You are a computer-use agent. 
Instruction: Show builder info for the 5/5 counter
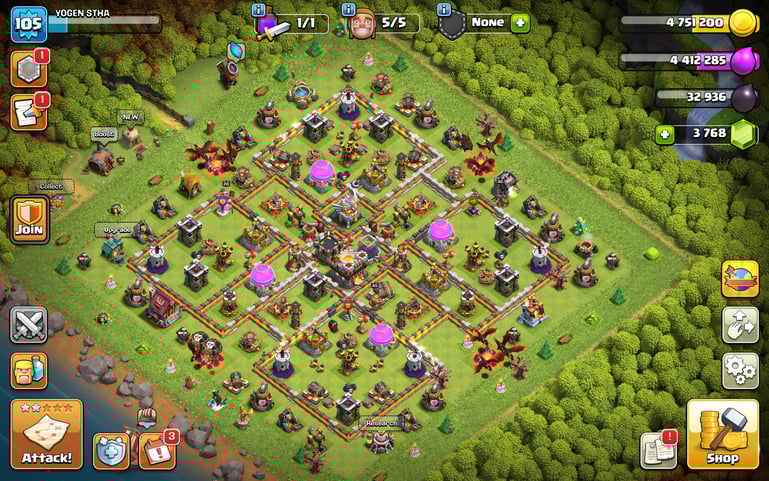[x=350, y=11]
